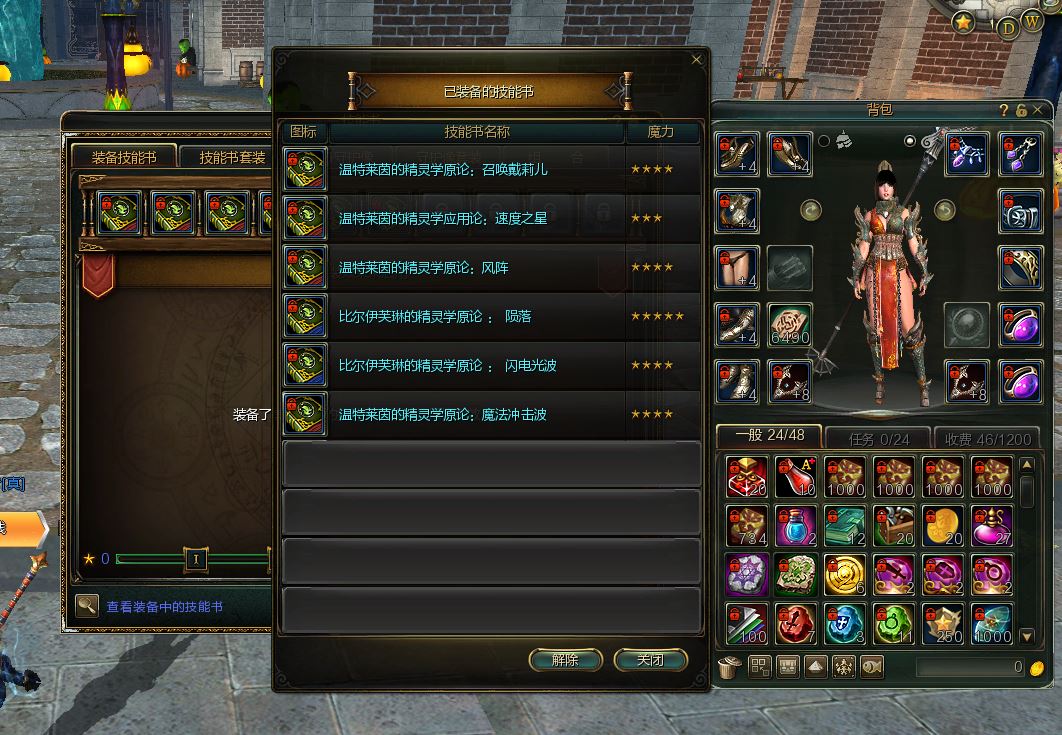Screen dimensions: 1062x735
Task: Close the equipped skill books window with X
Action: click(x=697, y=59)
